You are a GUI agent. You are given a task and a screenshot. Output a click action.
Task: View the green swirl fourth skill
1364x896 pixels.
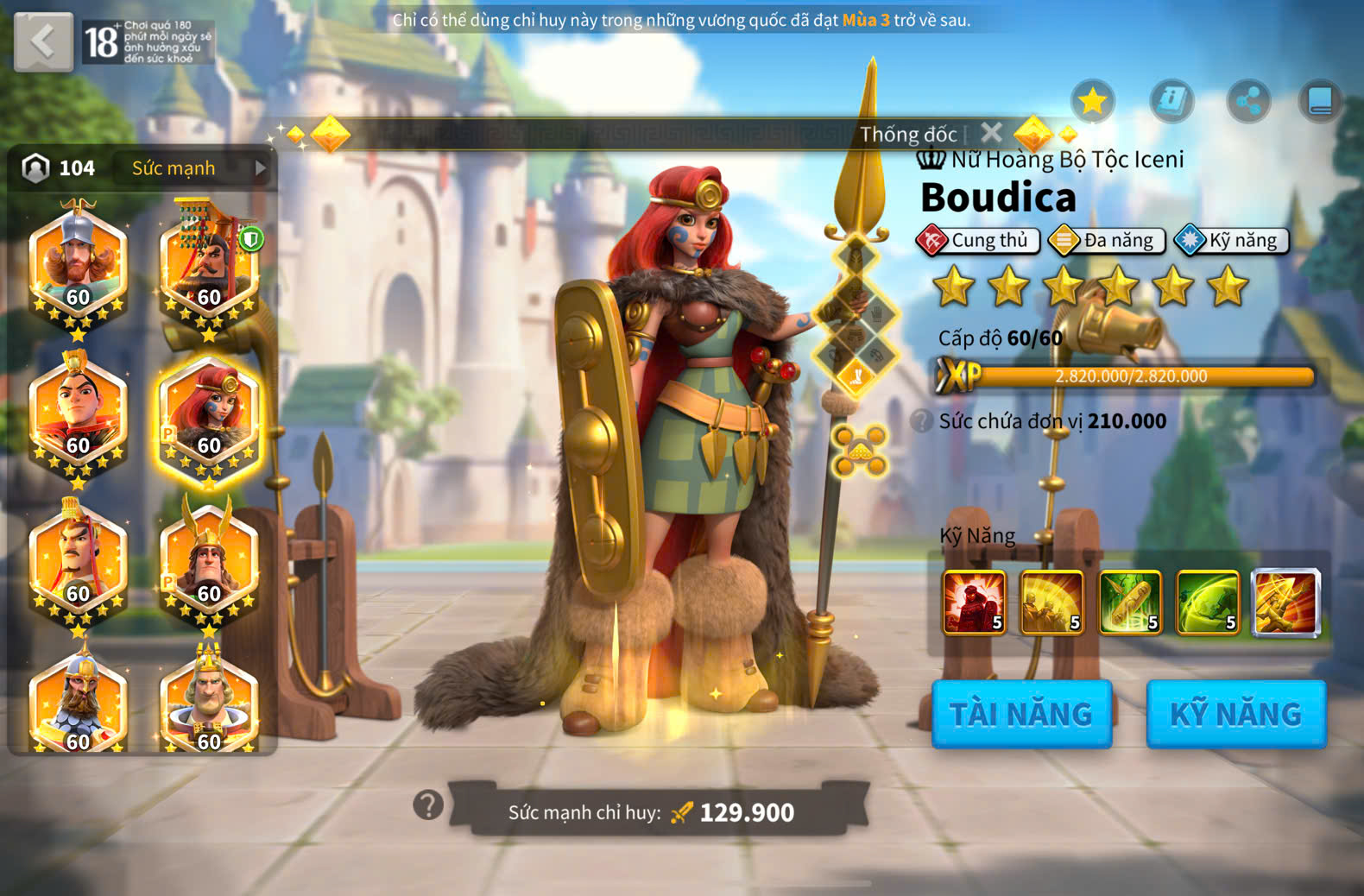pos(1208,603)
